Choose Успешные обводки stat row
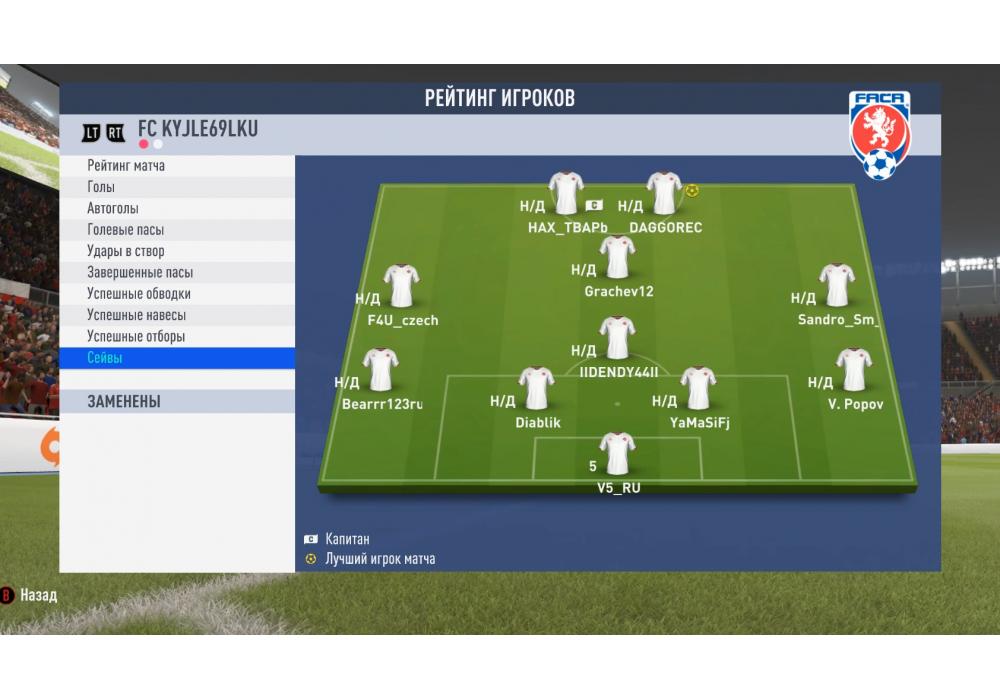Viewport: 1000px width, 700px height. point(176,294)
